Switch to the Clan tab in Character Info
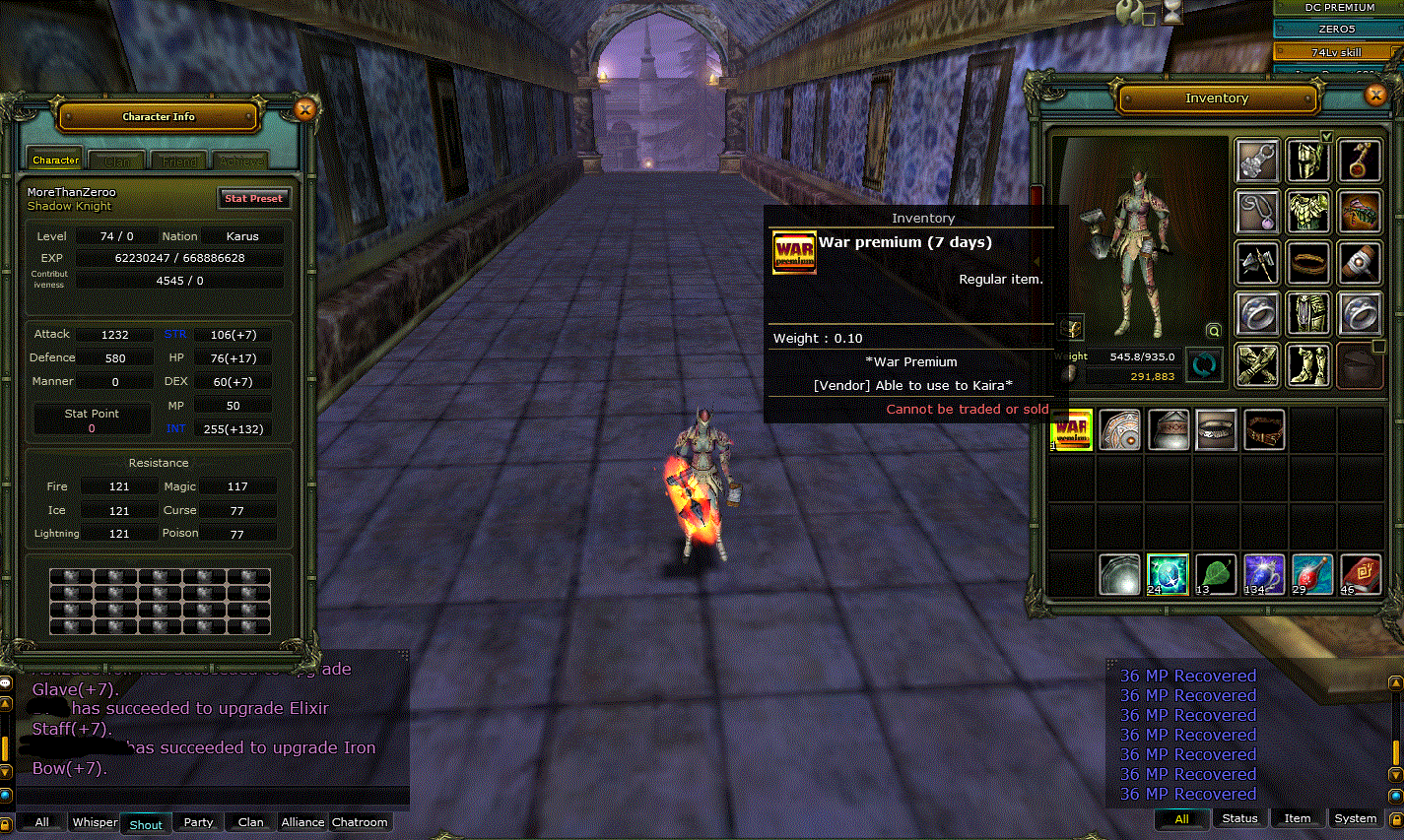 click(x=118, y=159)
